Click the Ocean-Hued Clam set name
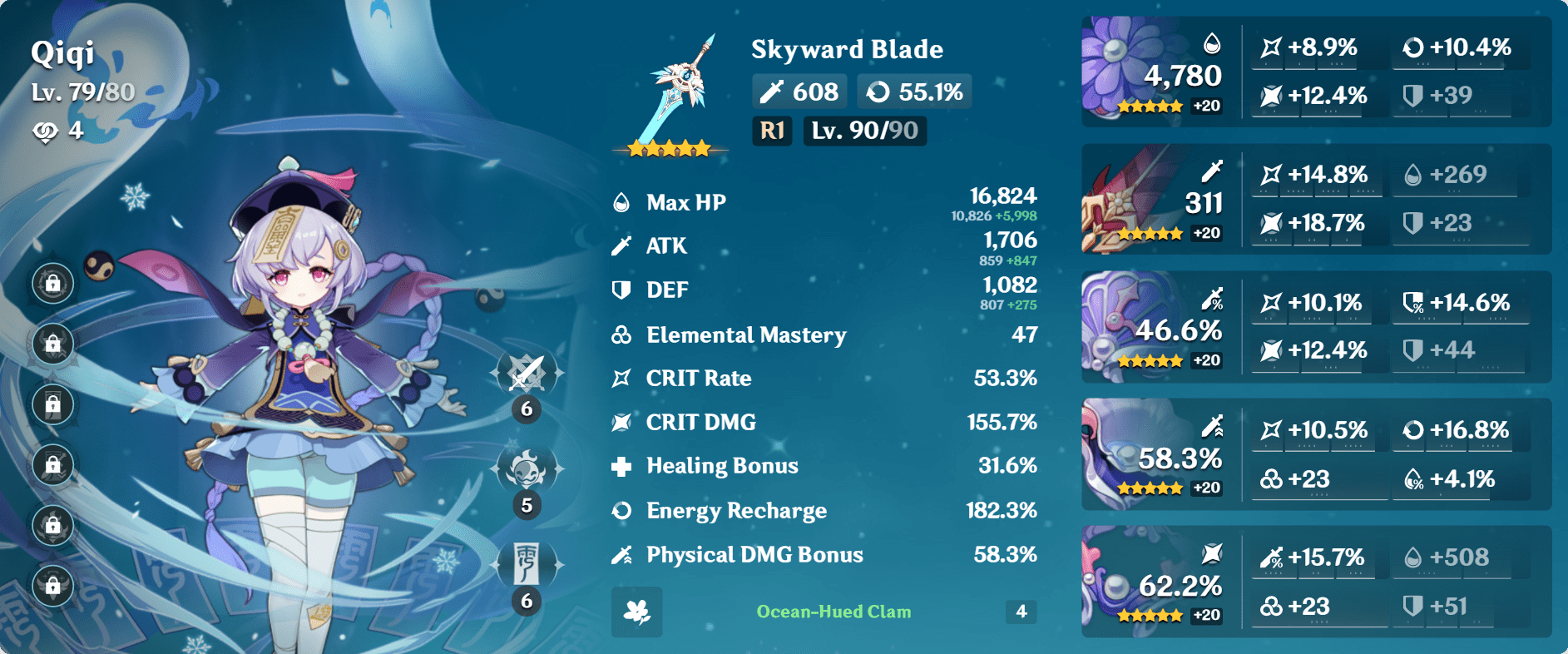1568x654 pixels. click(x=833, y=612)
